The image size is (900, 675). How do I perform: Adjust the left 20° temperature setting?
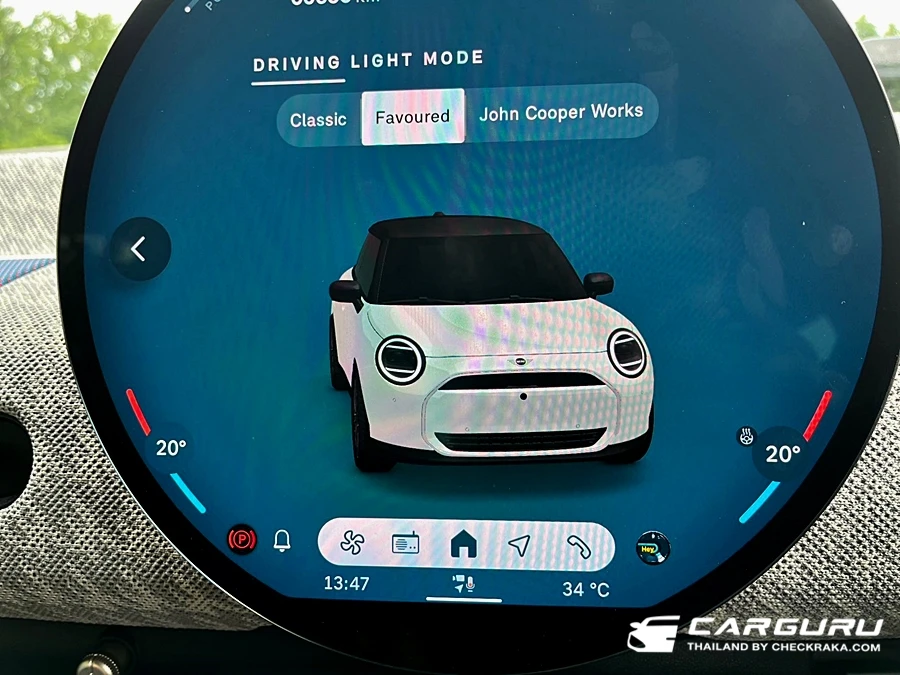pyautogui.click(x=171, y=448)
